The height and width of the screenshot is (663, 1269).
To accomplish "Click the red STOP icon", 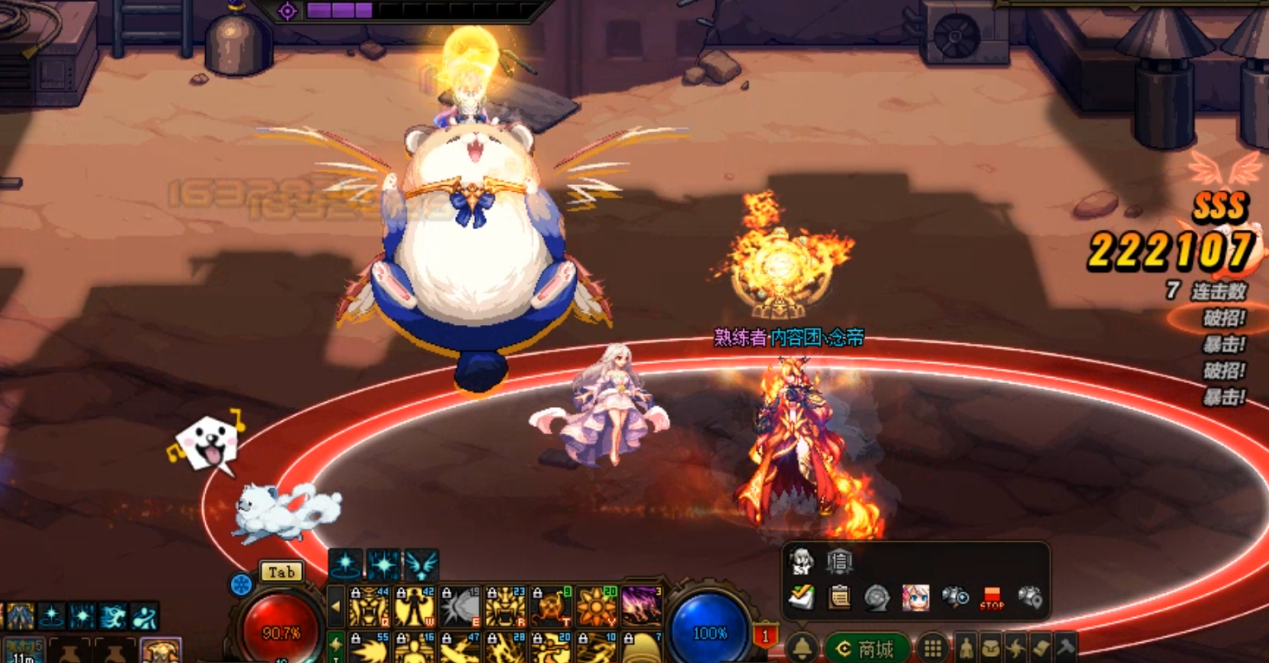I will pos(991,598).
